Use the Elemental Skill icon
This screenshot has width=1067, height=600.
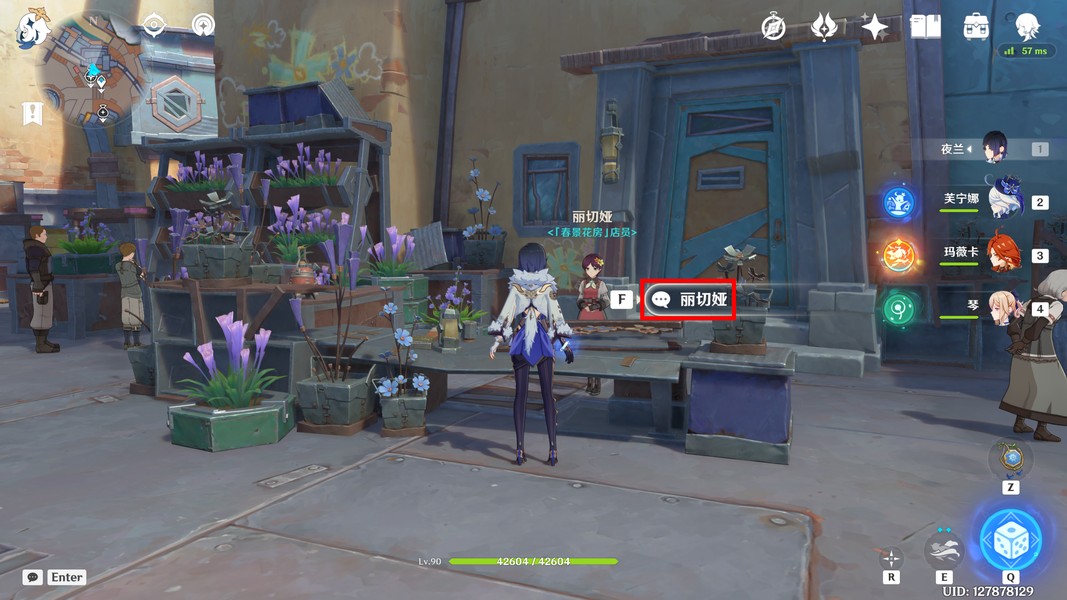pyautogui.click(x=944, y=547)
